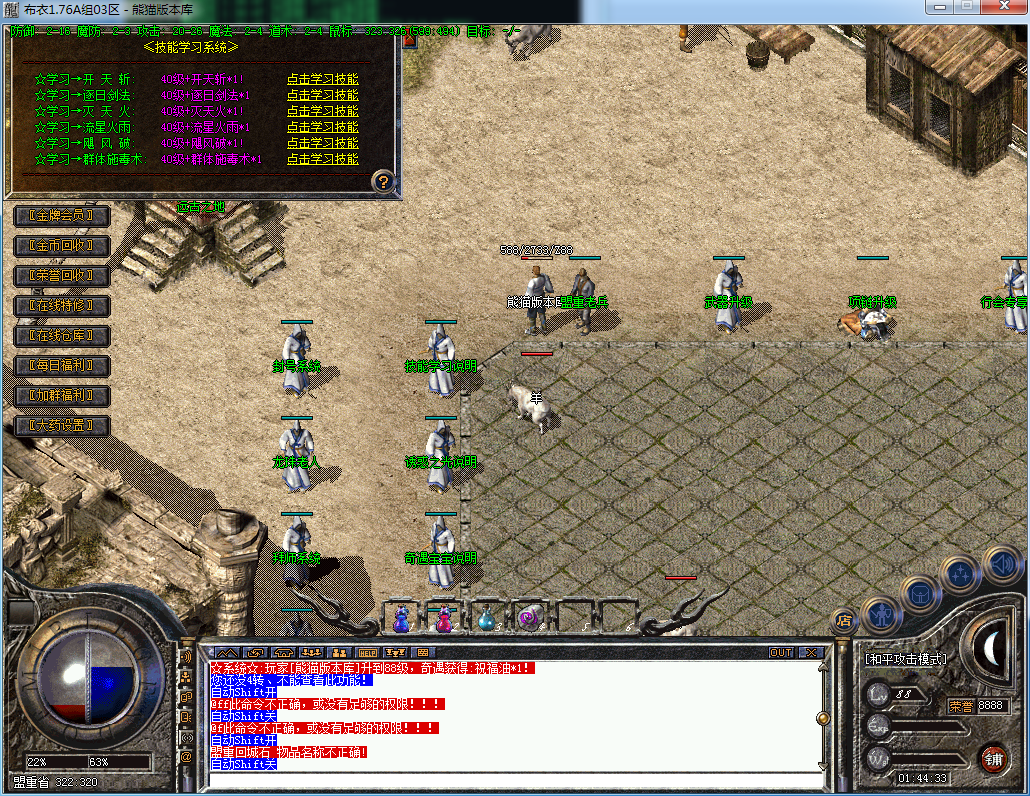The image size is (1030, 796).
Task: Click the OUT button above the chat
Action: click(x=781, y=652)
